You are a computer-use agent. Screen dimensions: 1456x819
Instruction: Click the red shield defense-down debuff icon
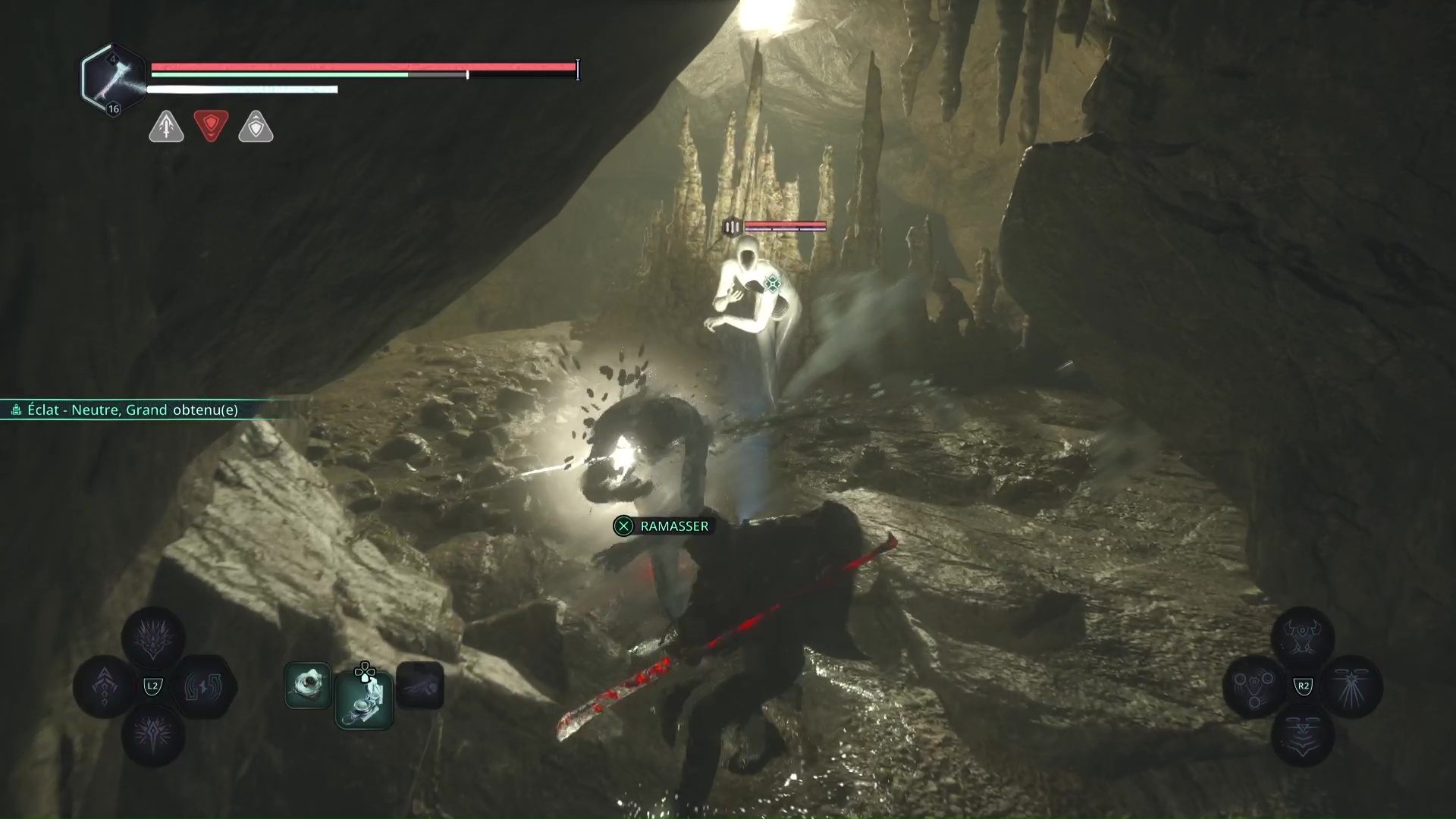211,125
